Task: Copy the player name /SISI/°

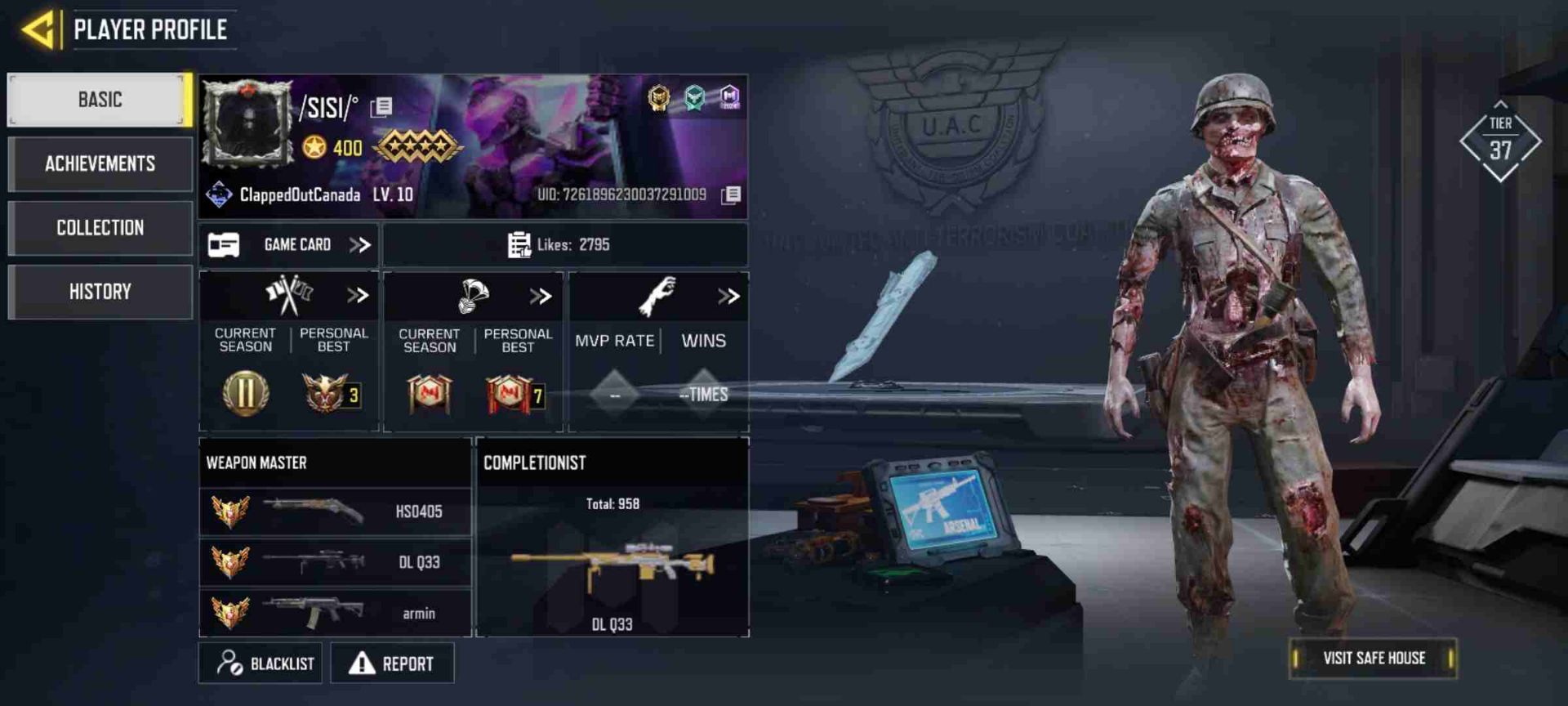Action: click(x=381, y=107)
